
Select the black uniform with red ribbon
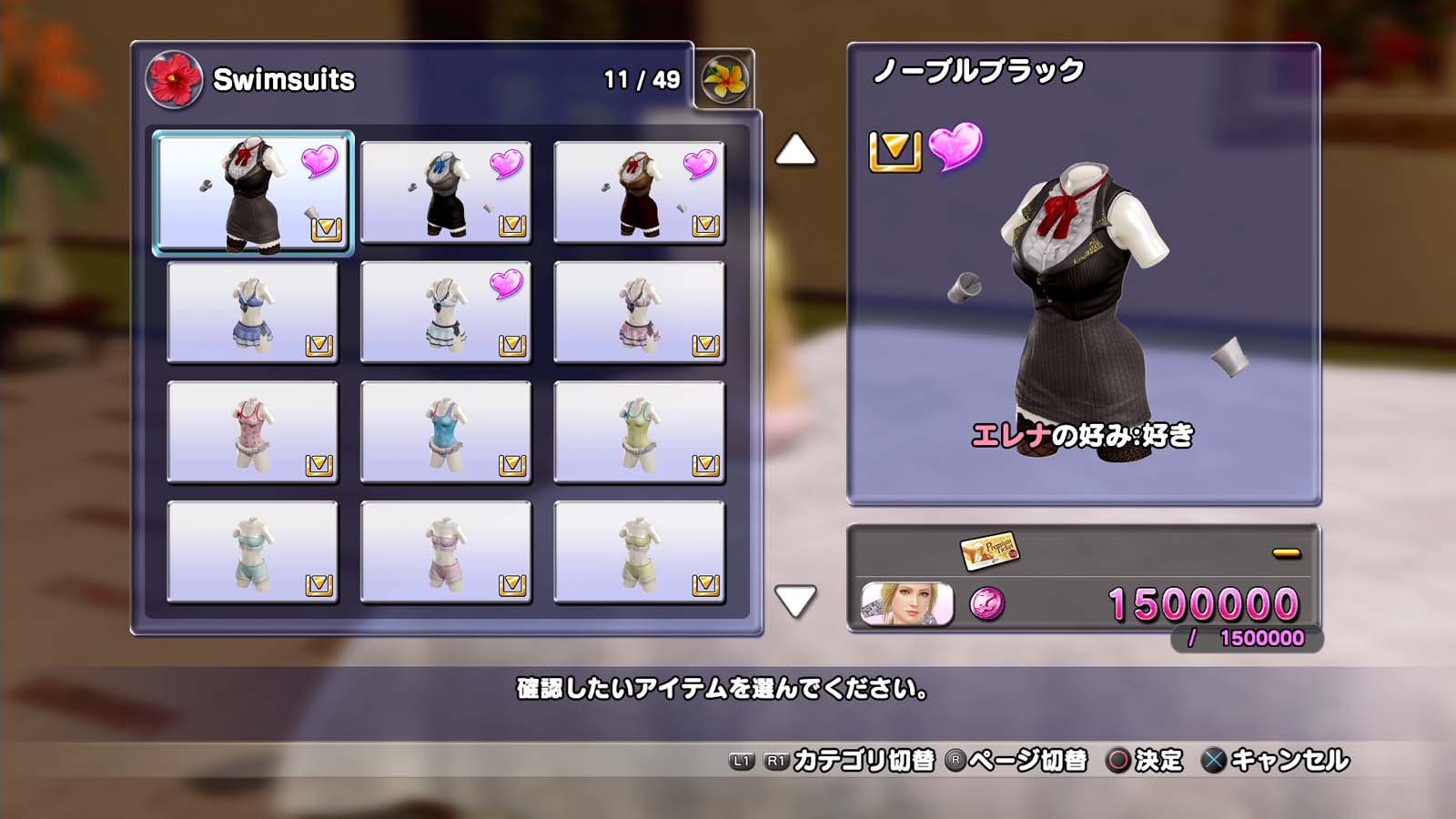click(253, 193)
